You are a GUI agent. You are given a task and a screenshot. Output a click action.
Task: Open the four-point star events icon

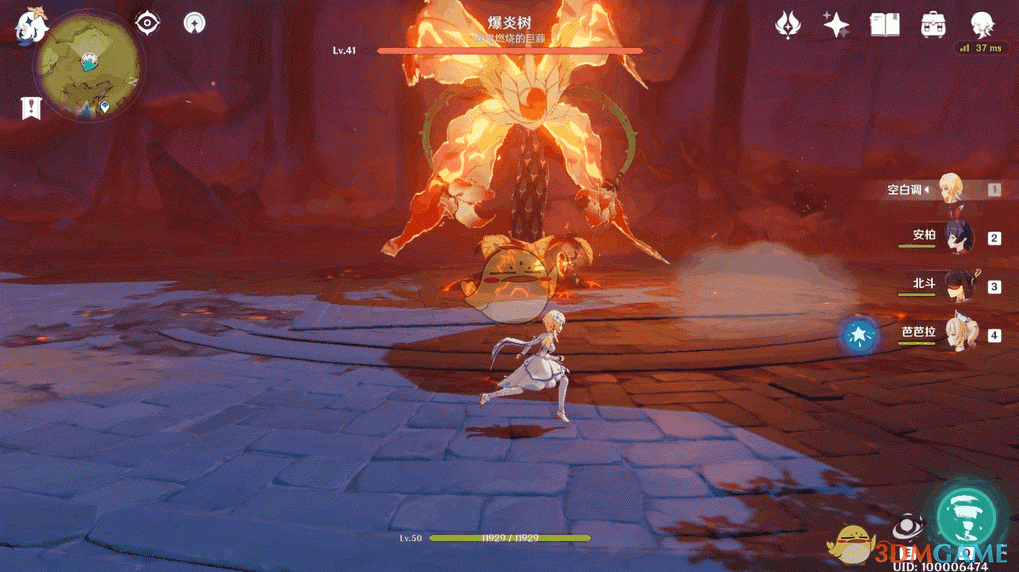[x=836, y=25]
